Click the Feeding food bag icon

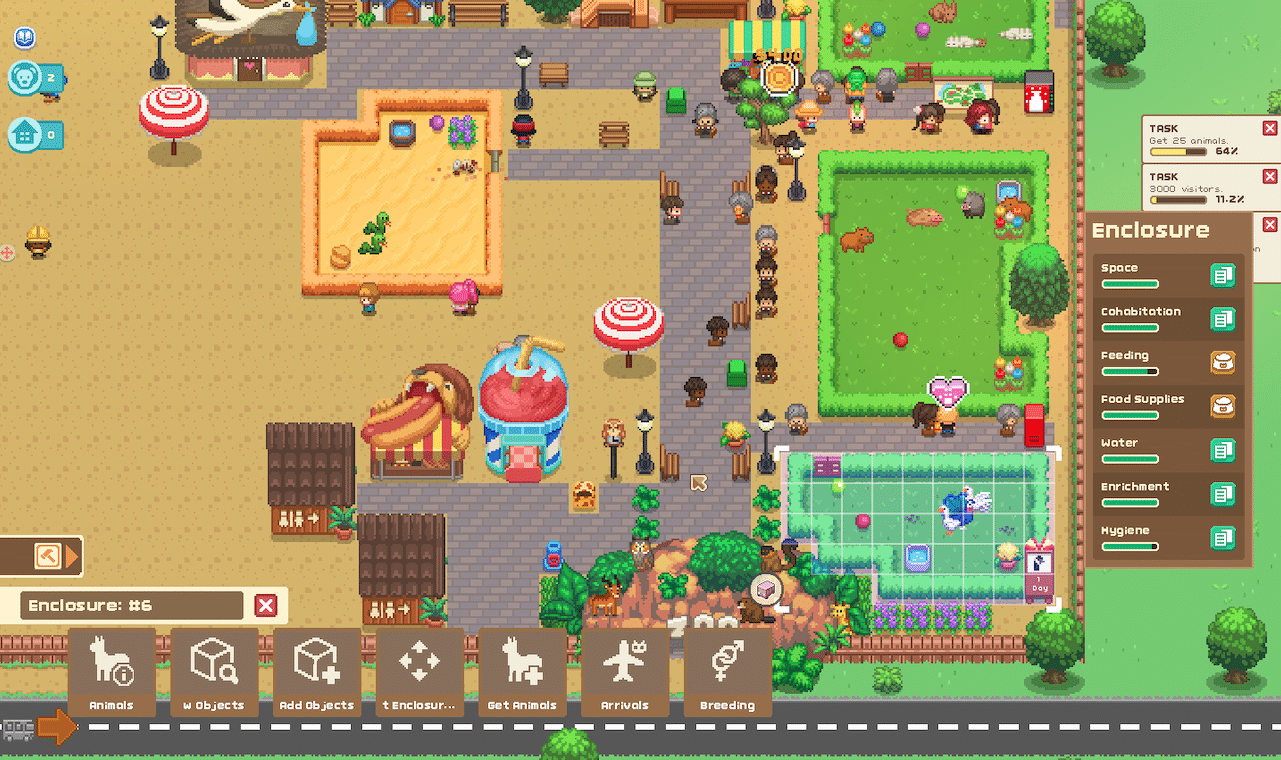[x=1222, y=363]
